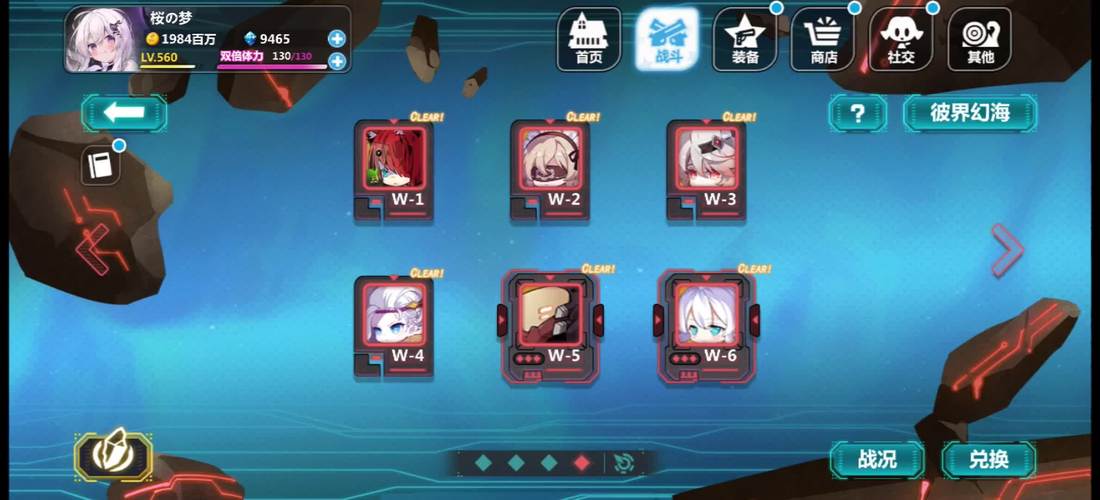Switch to the 战斗 battle tab
The image size is (1100, 500).
(667, 39)
